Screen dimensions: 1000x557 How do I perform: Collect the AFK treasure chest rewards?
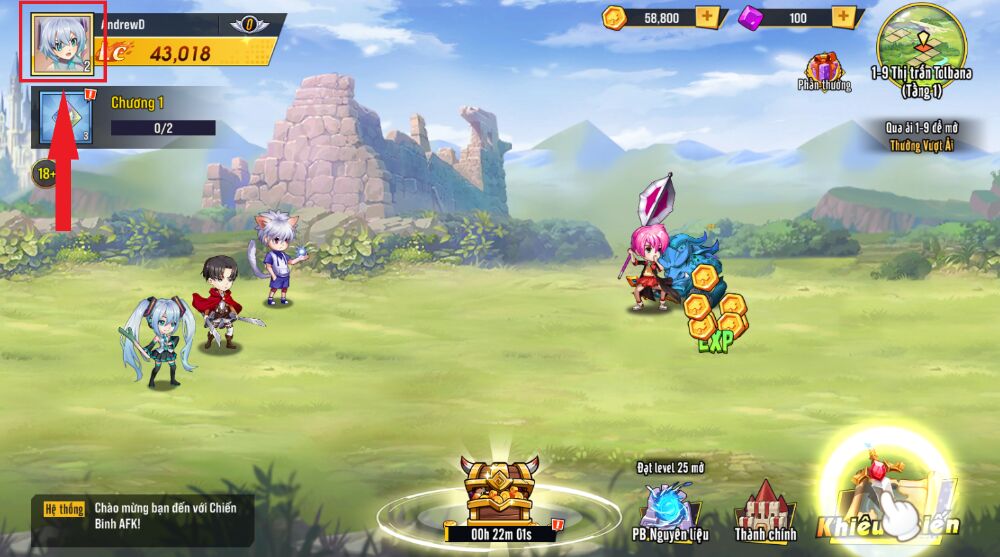point(498,490)
